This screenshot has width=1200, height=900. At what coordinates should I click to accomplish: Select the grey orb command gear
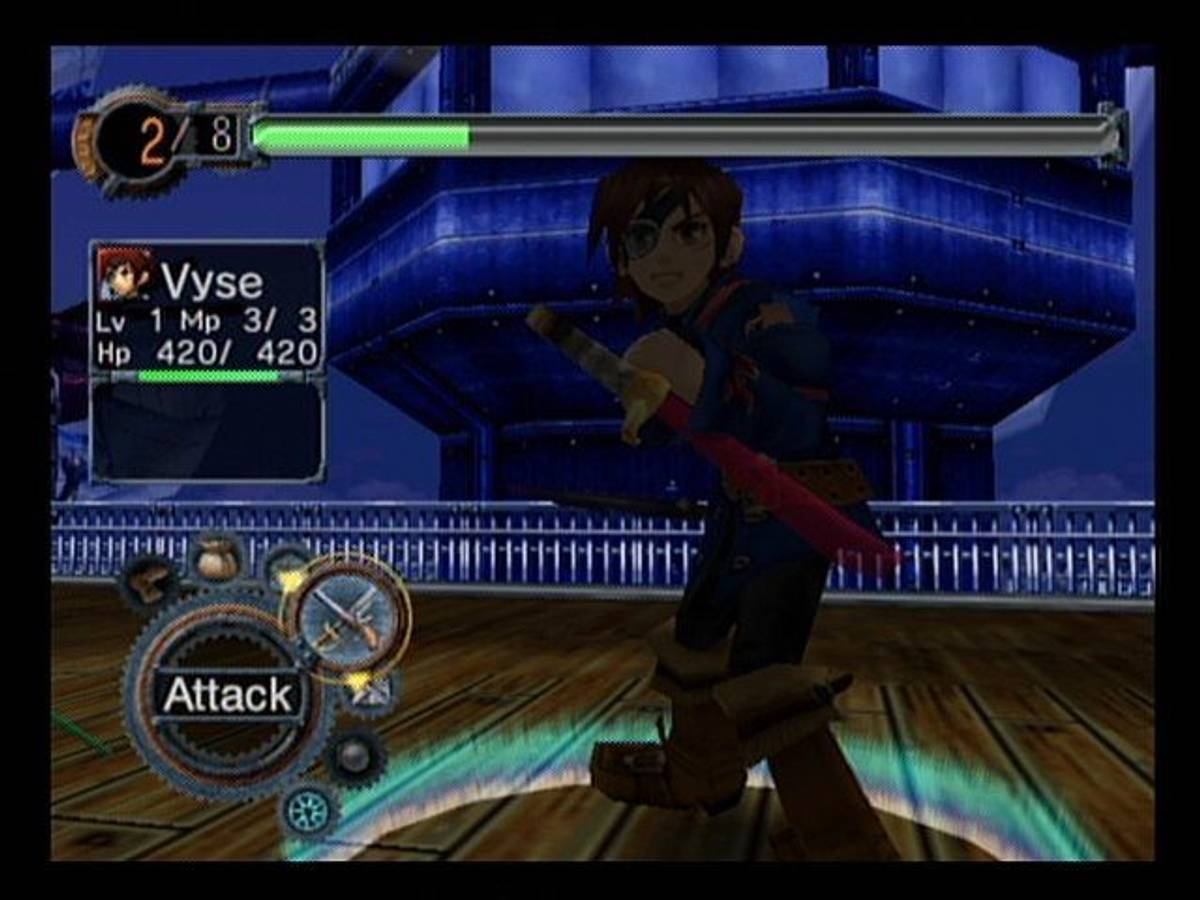tap(354, 757)
